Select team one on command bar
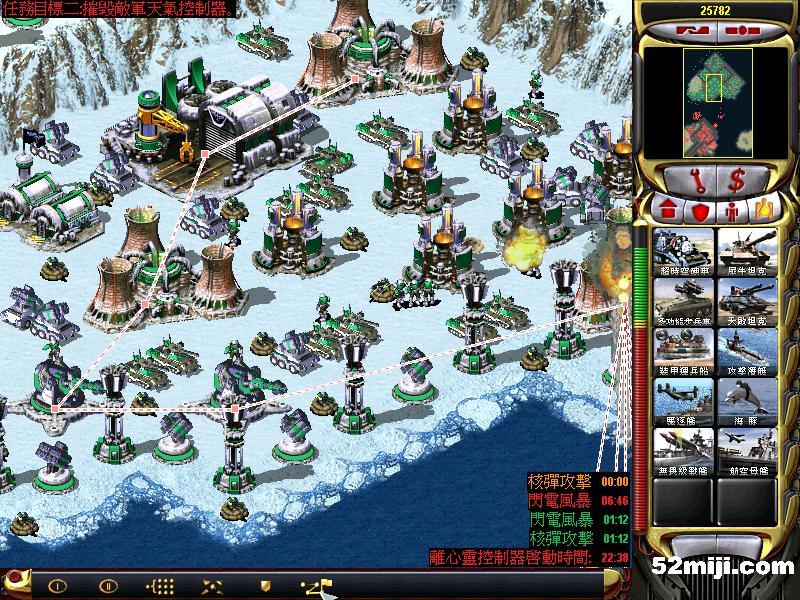The image size is (800, 600). (57, 586)
